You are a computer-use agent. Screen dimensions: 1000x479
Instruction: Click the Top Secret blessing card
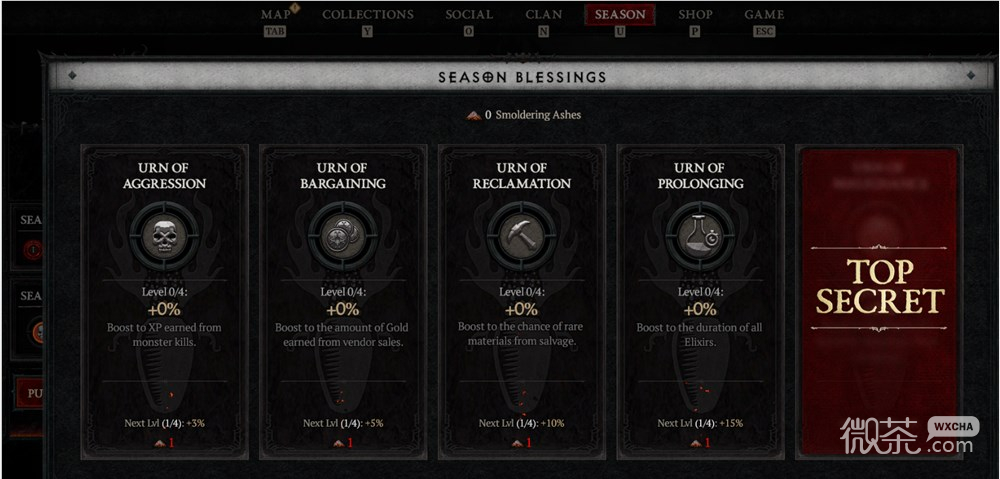(879, 300)
